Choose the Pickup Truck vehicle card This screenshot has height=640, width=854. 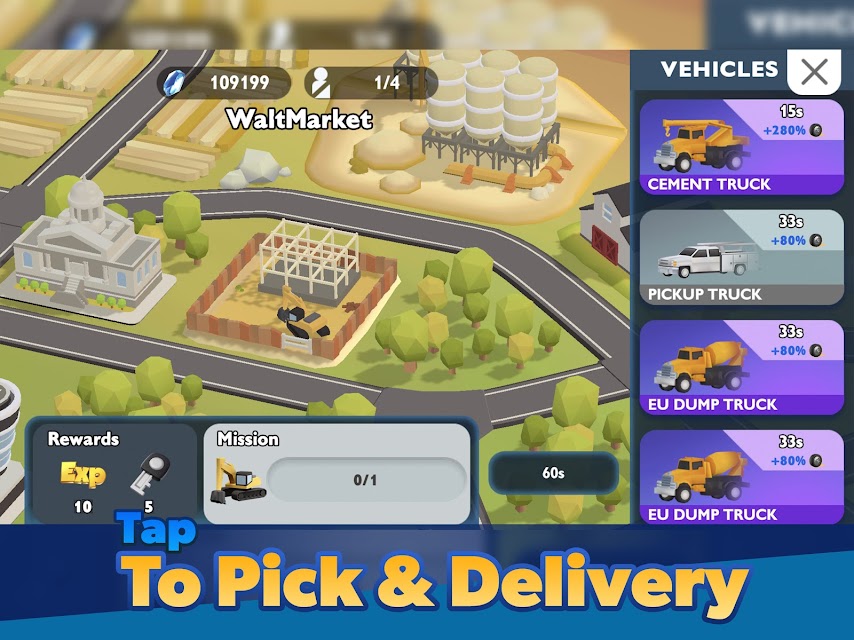741,257
